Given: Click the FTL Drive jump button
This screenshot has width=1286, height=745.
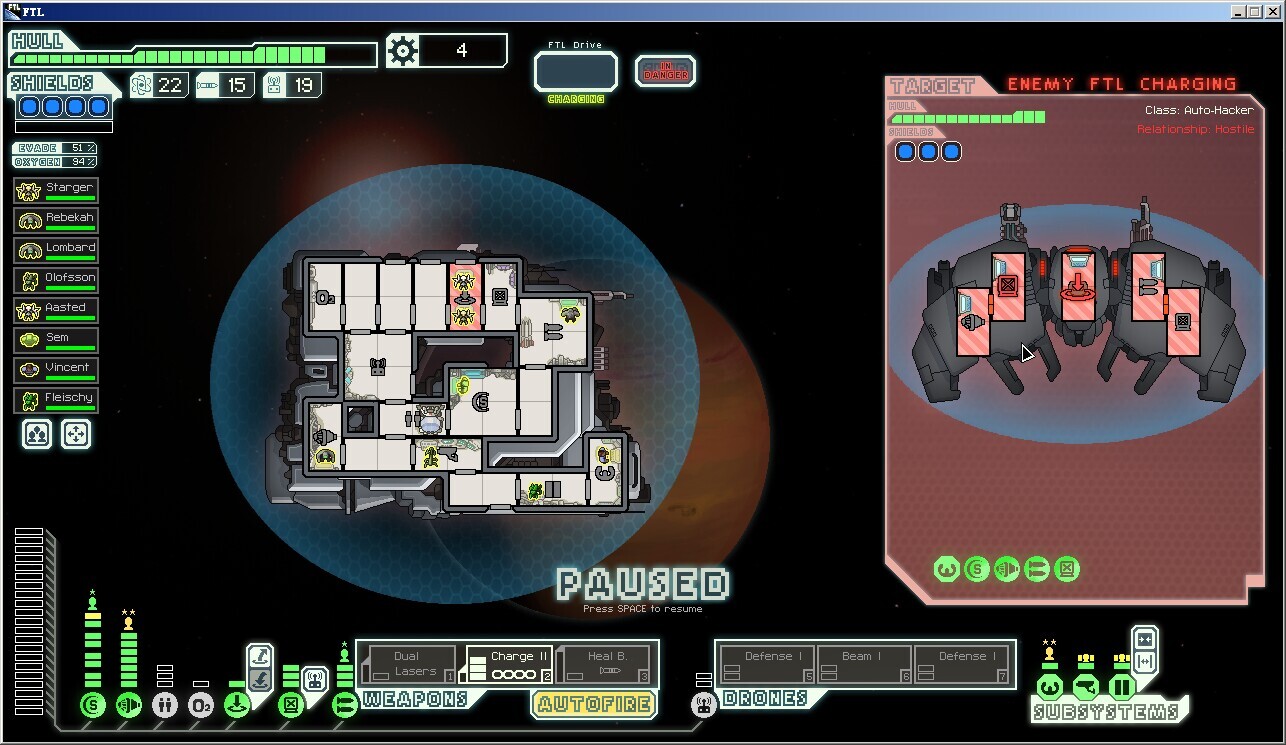Looking at the screenshot, I should 575,71.
